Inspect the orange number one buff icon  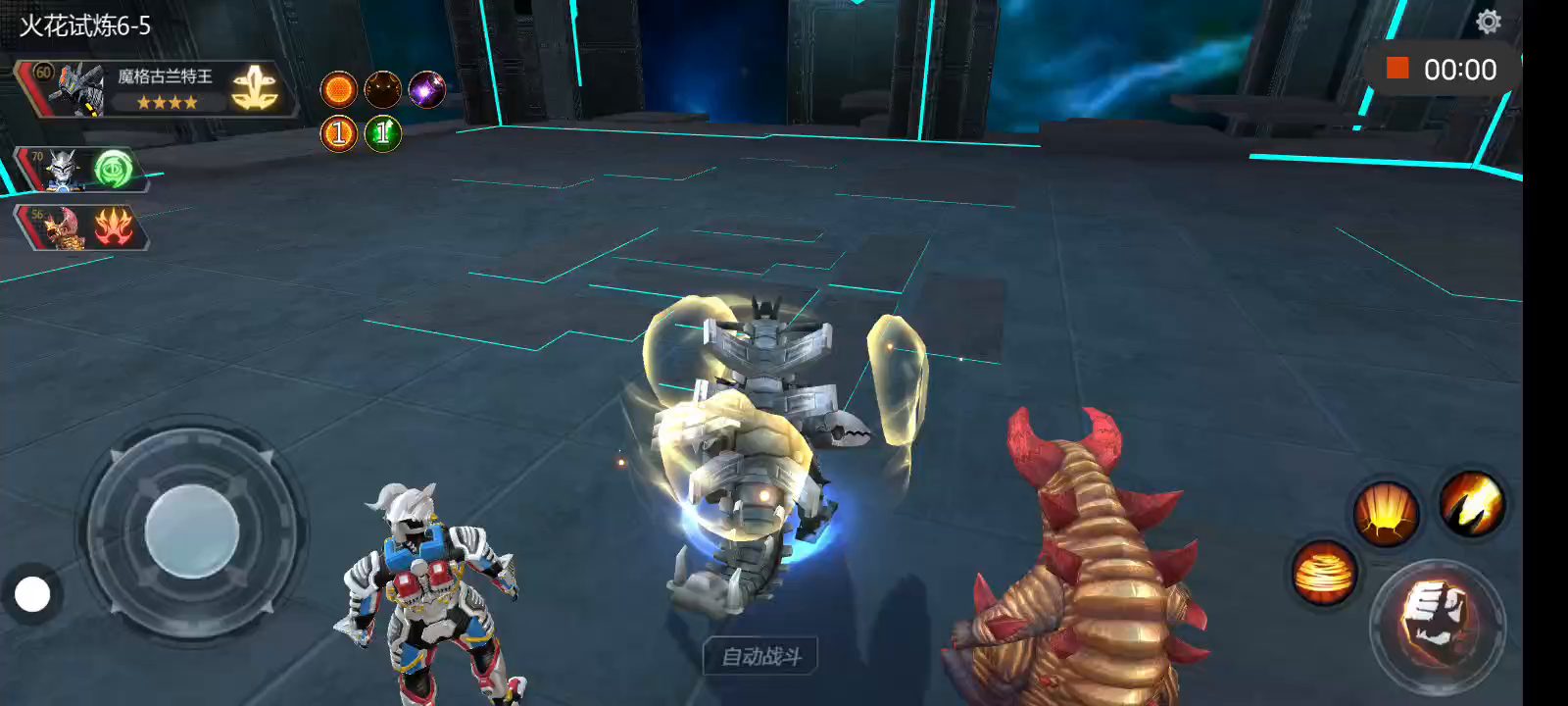pos(339,133)
